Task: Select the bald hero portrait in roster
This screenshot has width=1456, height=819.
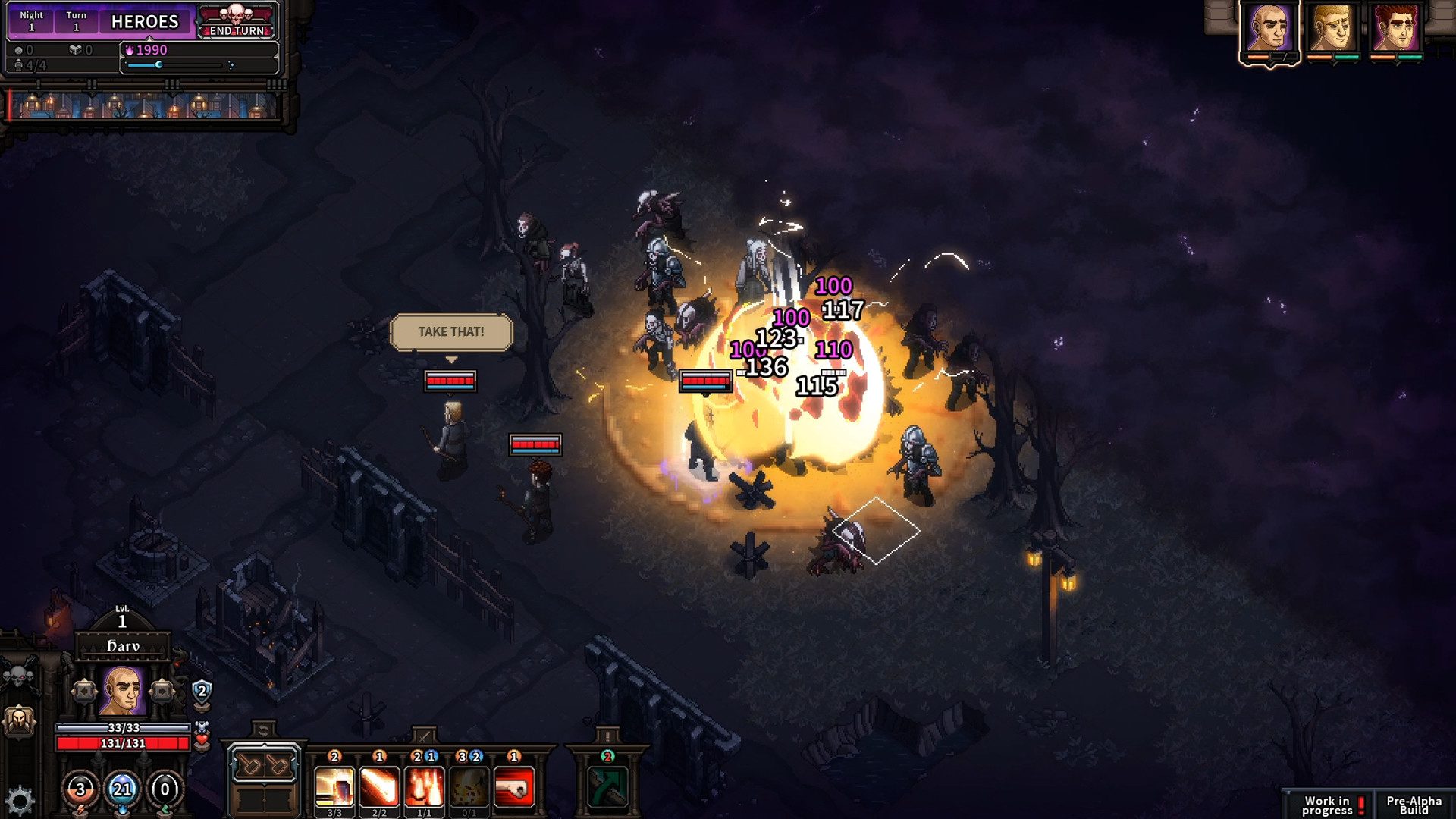Action: [1269, 28]
